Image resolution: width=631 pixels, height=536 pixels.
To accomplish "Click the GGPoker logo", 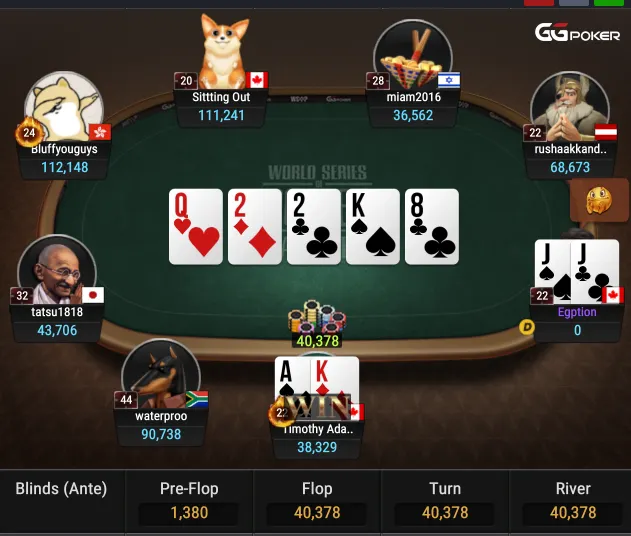I will click(577, 34).
